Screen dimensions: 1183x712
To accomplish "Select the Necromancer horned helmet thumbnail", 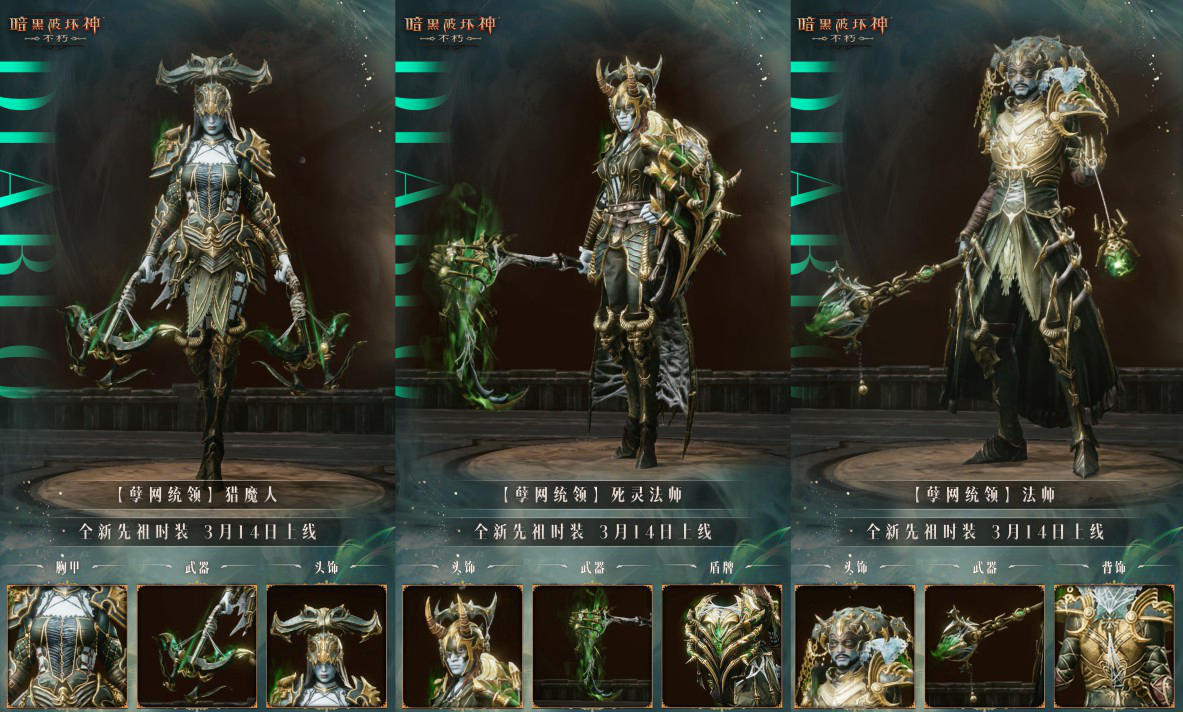I will (462, 646).
